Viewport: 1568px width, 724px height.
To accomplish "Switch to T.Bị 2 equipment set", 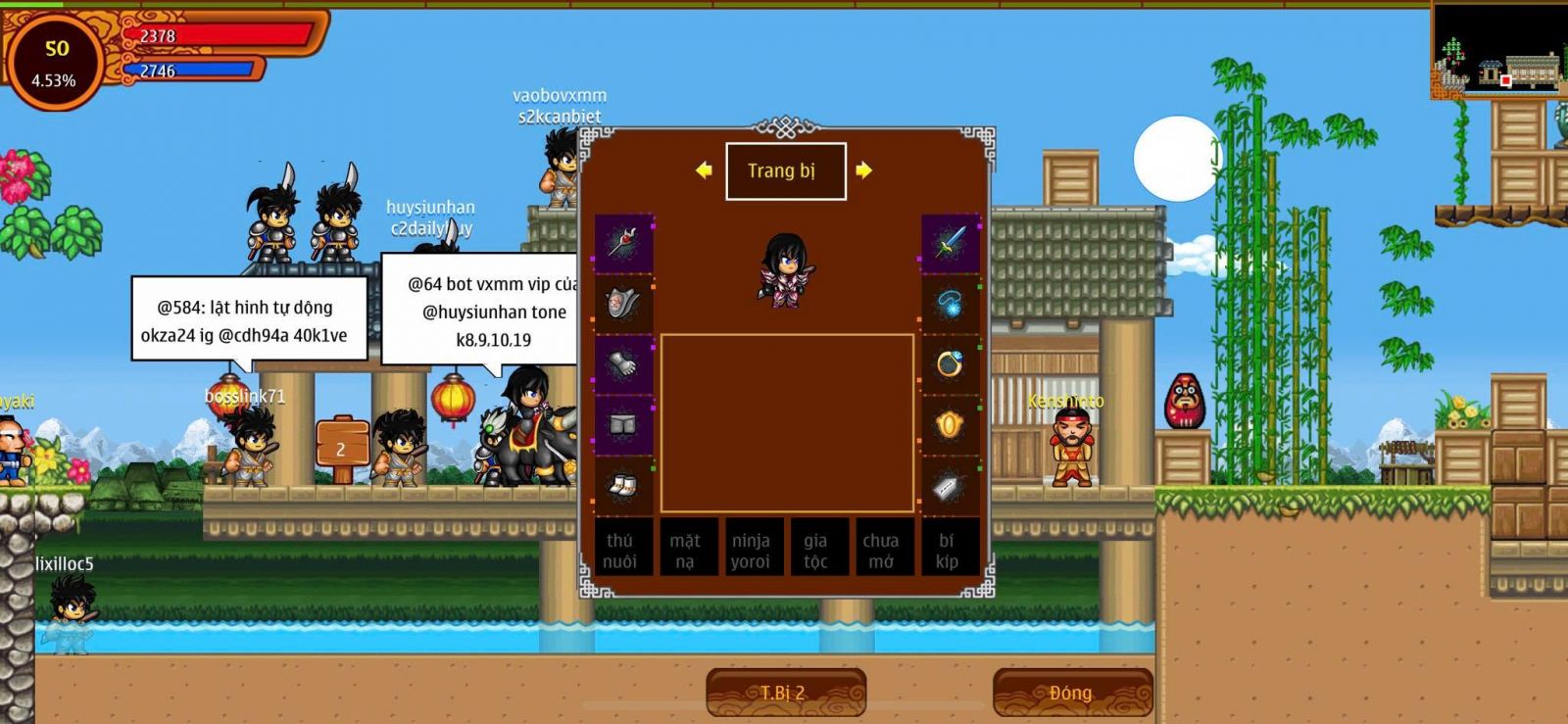I will (785, 693).
